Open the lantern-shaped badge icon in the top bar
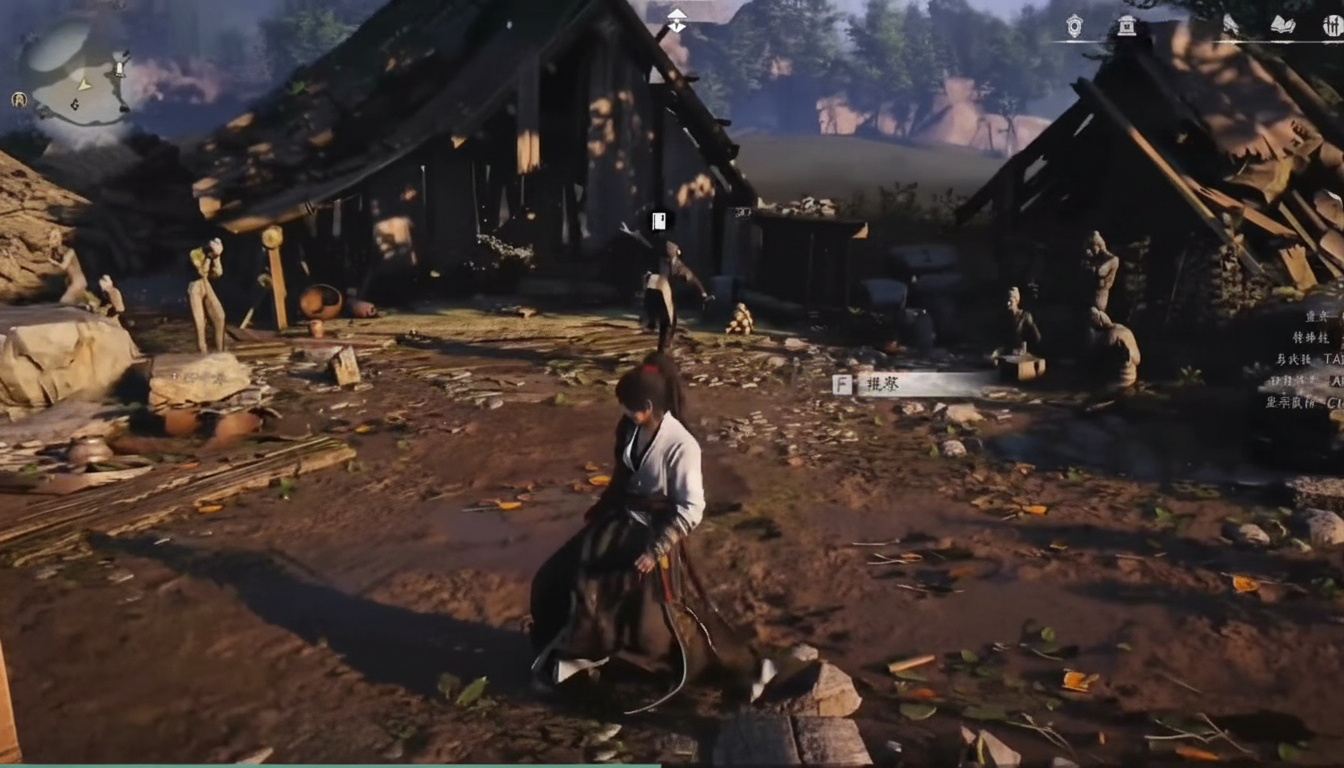 point(1074,26)
